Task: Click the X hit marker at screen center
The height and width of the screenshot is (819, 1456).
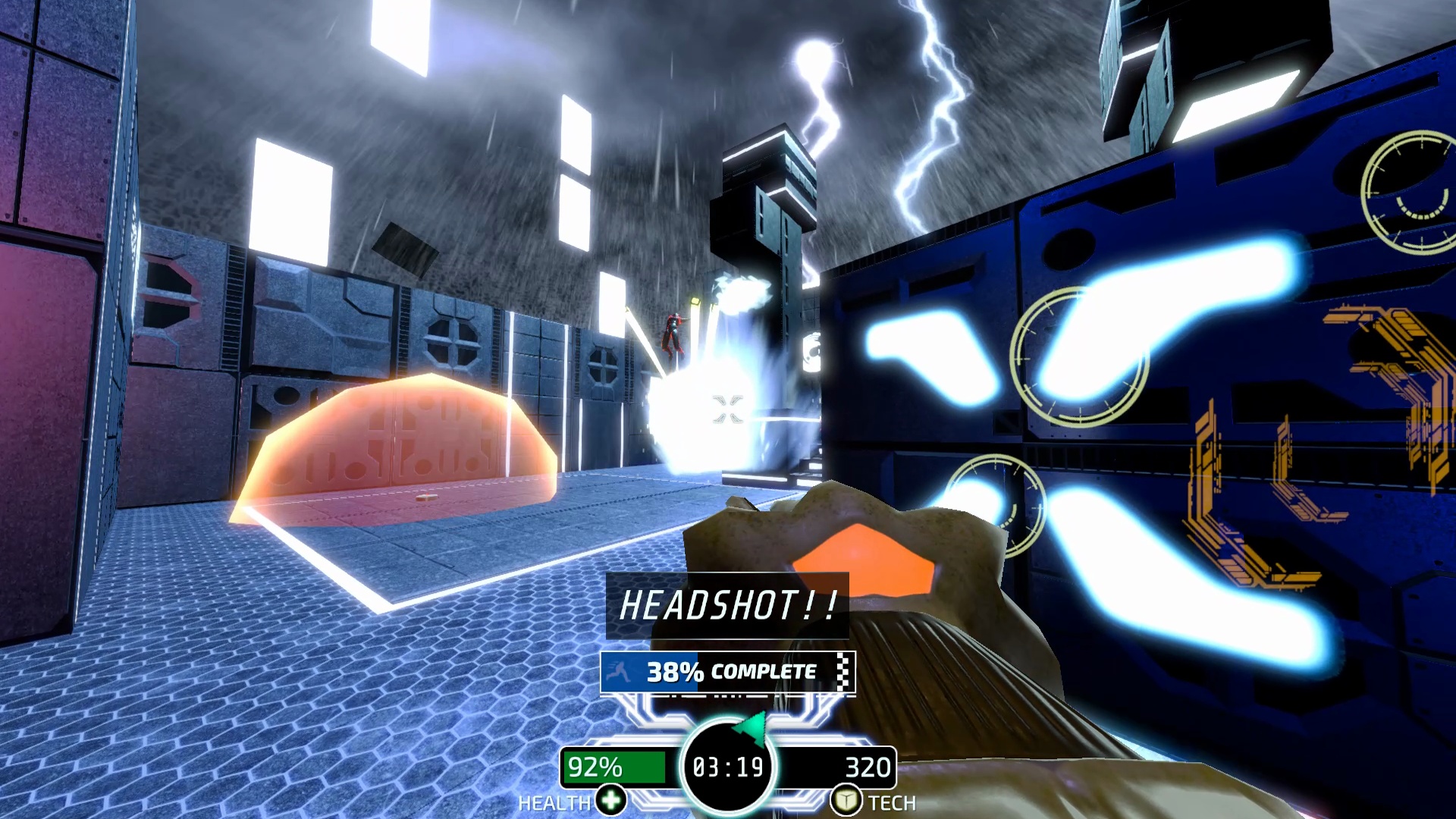Action: (726, 409)
